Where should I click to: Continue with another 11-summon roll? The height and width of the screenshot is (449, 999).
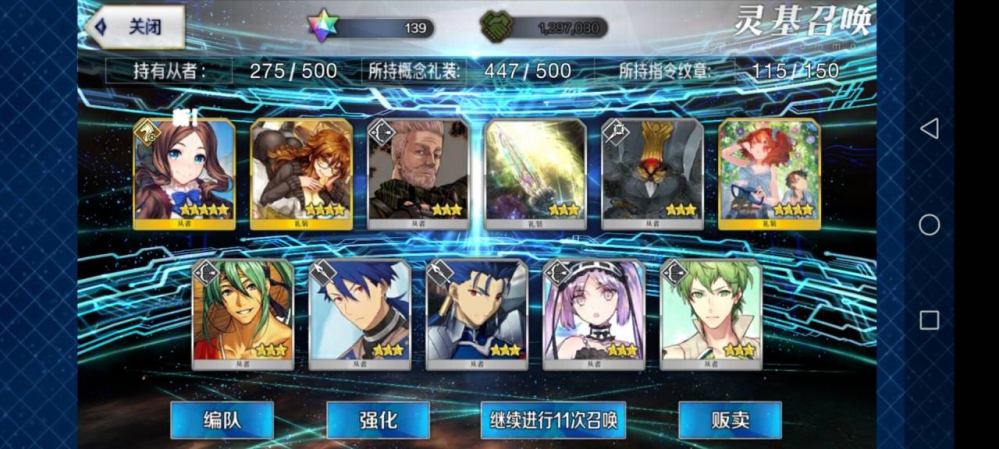(x=553, y=420)
